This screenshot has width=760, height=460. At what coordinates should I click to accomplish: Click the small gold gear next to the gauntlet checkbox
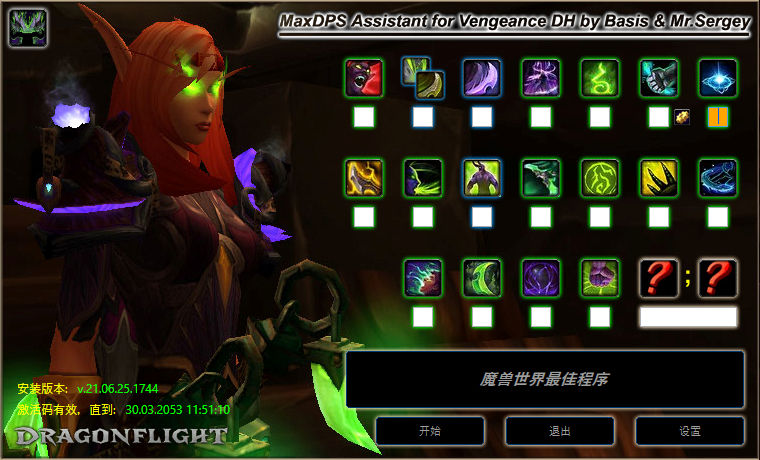(x=681, y=117)
